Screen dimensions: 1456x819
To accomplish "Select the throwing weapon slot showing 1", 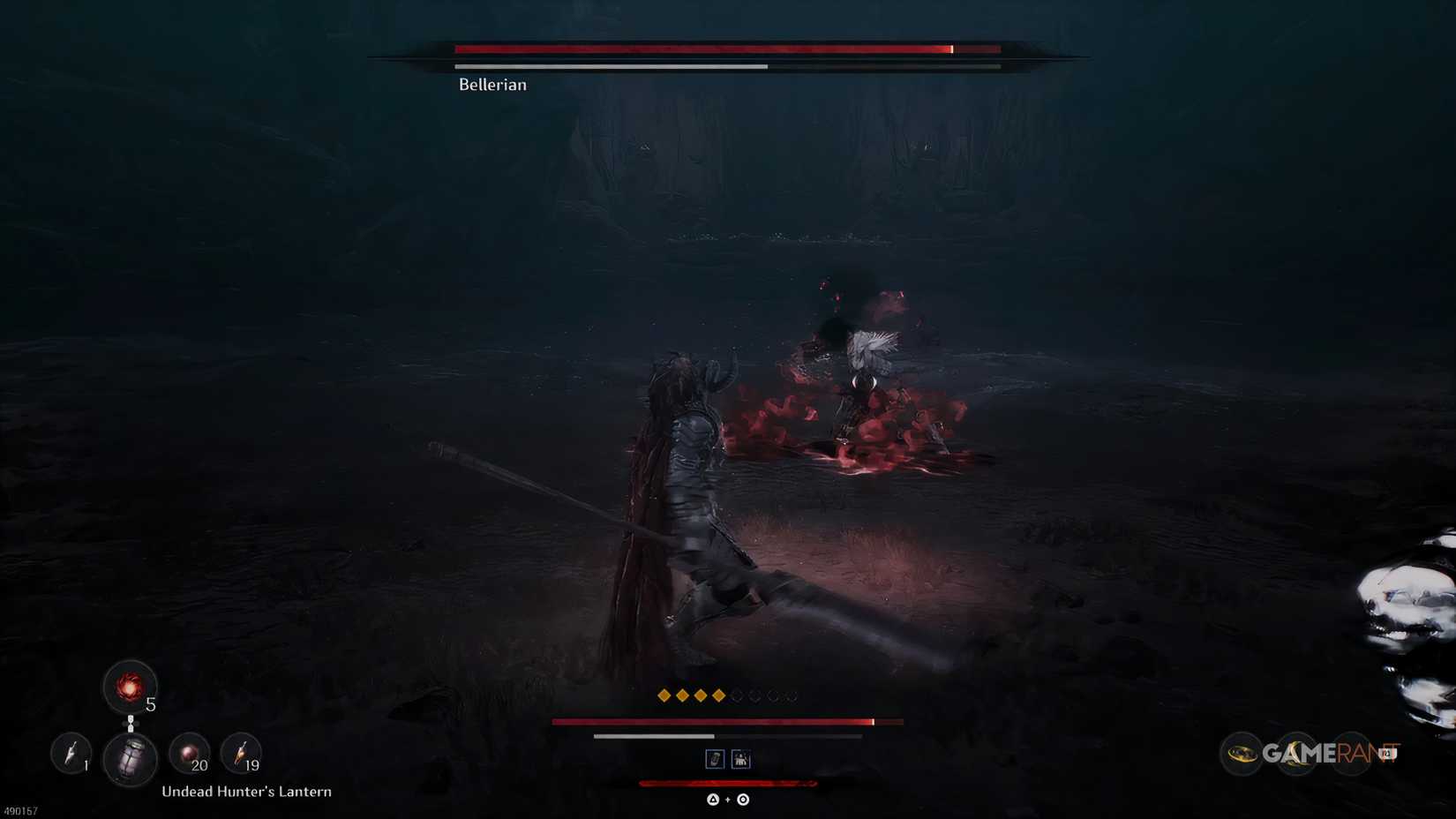I will (x=71, y=753).
